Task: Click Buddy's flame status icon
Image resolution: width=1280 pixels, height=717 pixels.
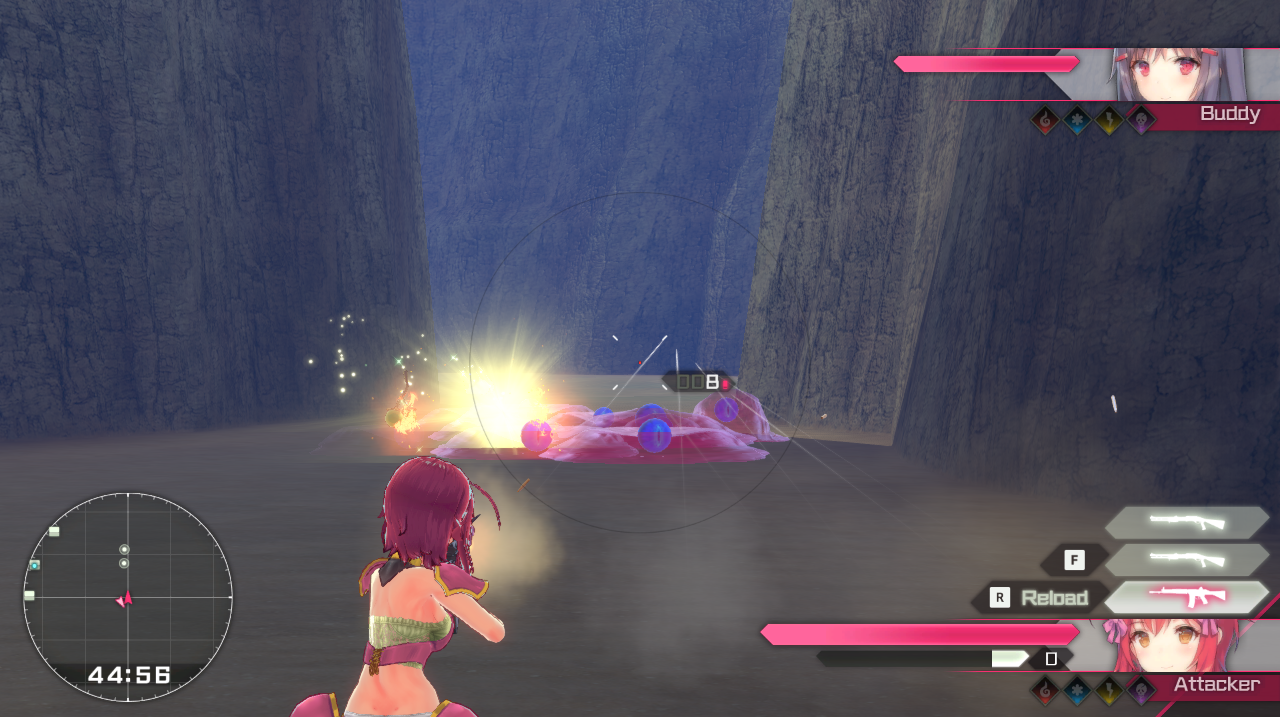Action: tap(1046, 121)
